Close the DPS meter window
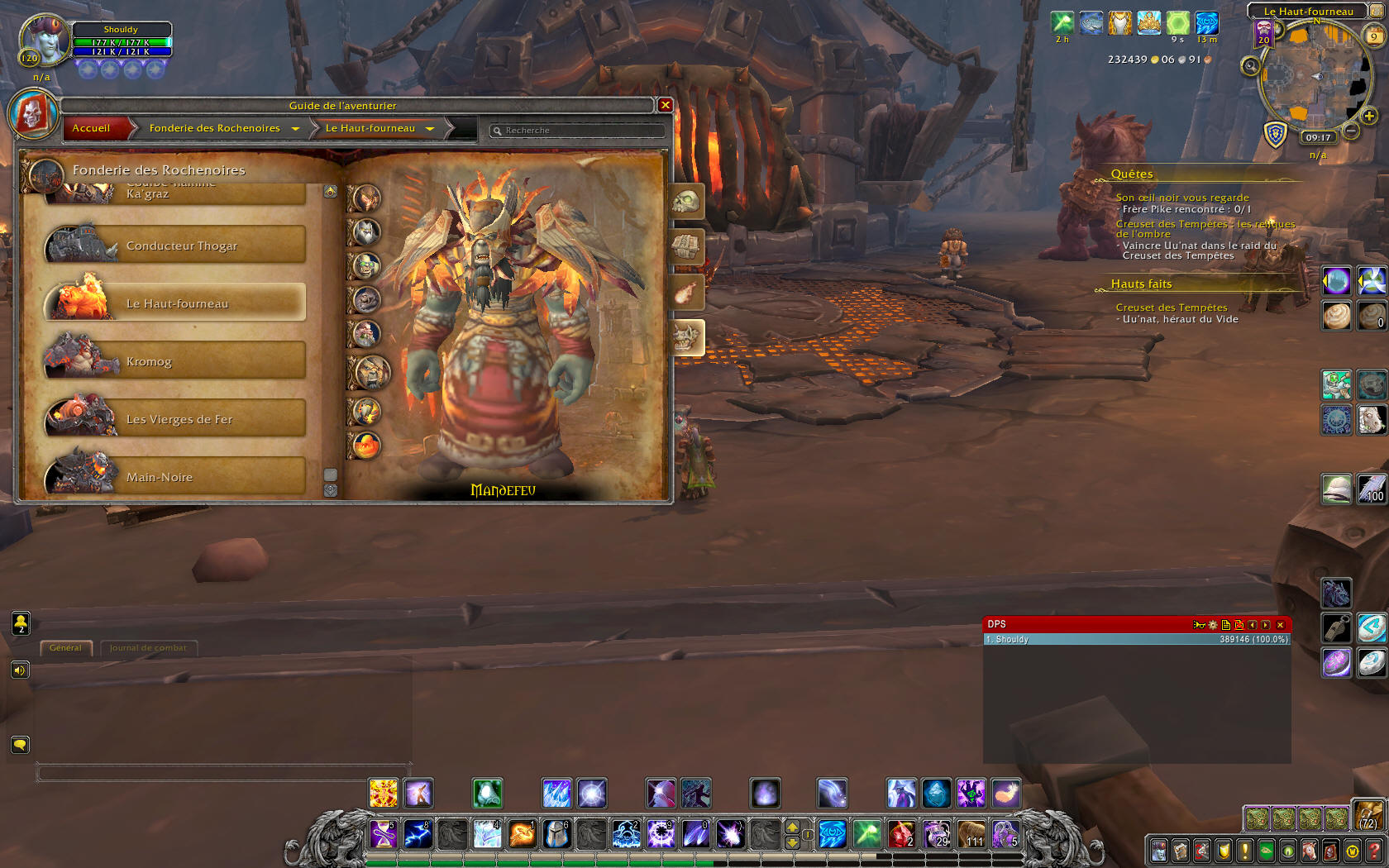The image size is (1389, 868). 1280,625
